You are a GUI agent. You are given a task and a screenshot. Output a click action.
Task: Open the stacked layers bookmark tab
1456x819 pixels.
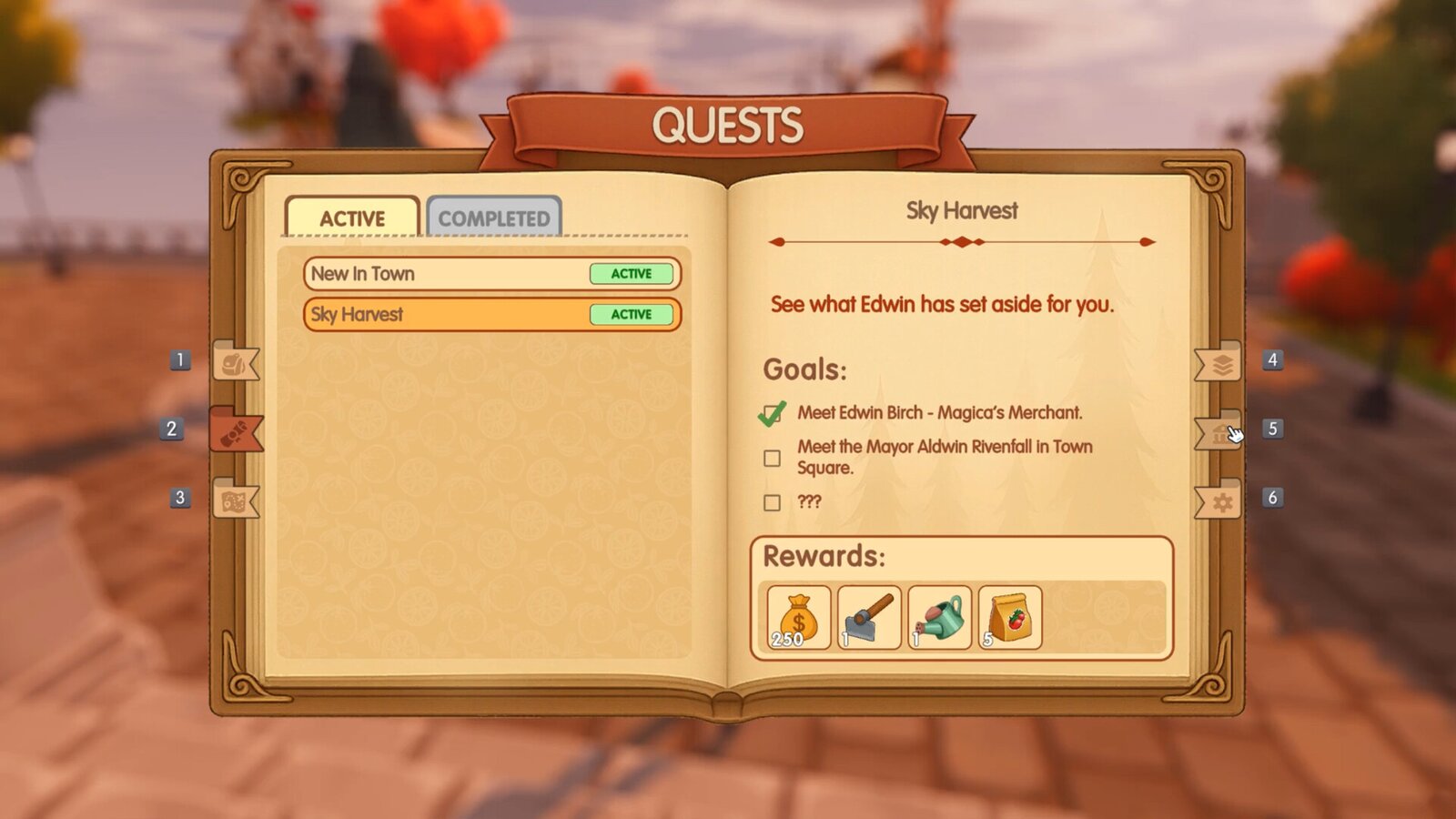[x=1221, y=364]
